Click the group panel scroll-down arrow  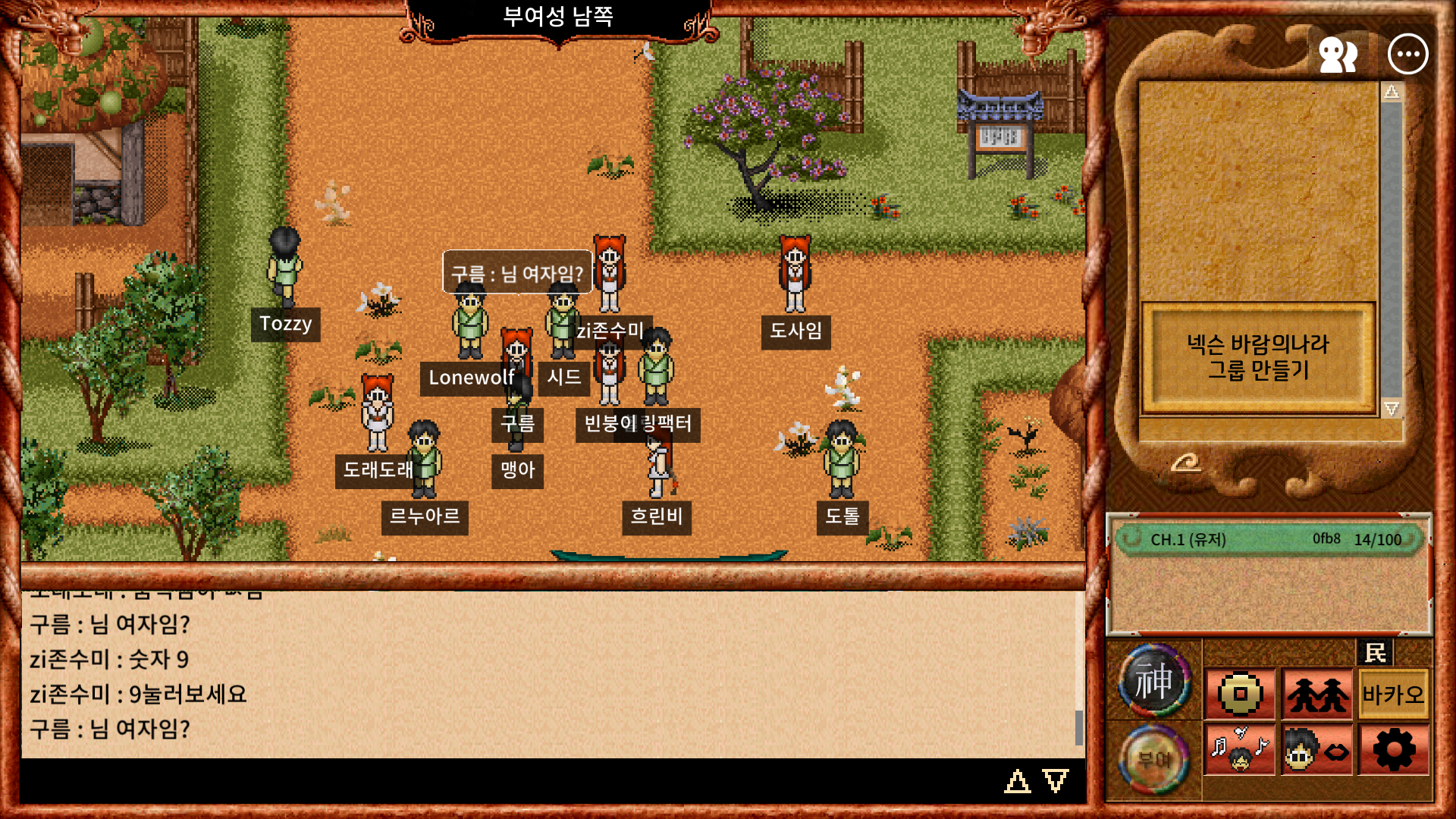coord(1392,408)
